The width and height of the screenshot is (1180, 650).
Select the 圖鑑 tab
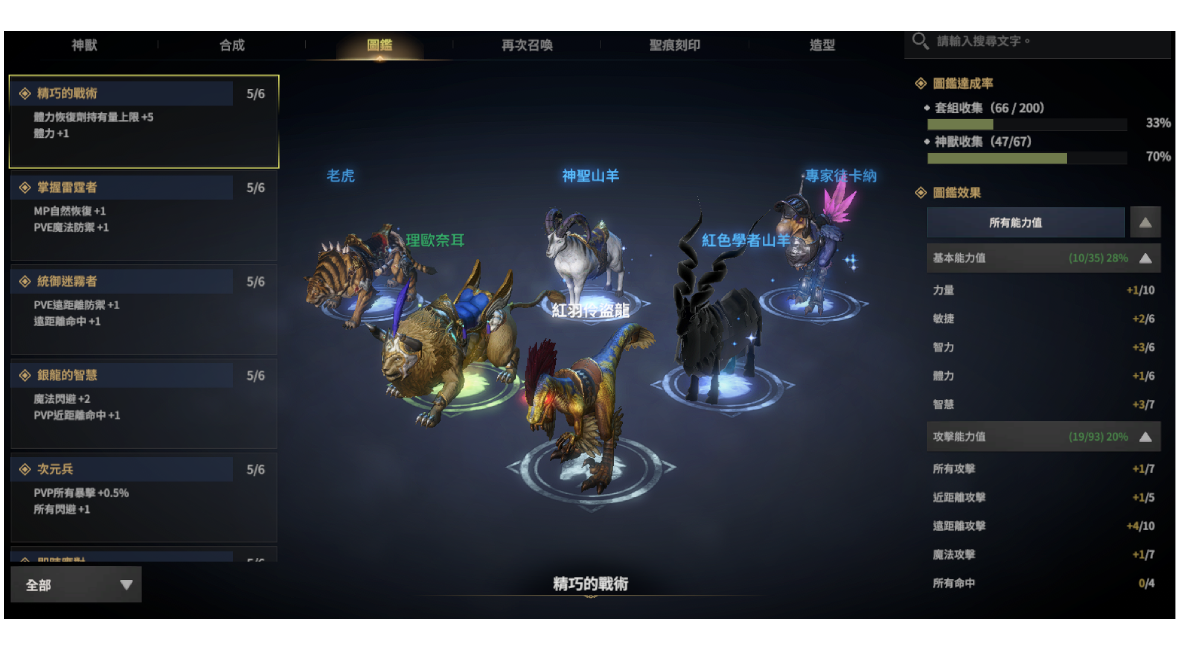pyautogui.click(x=379, y=45)
